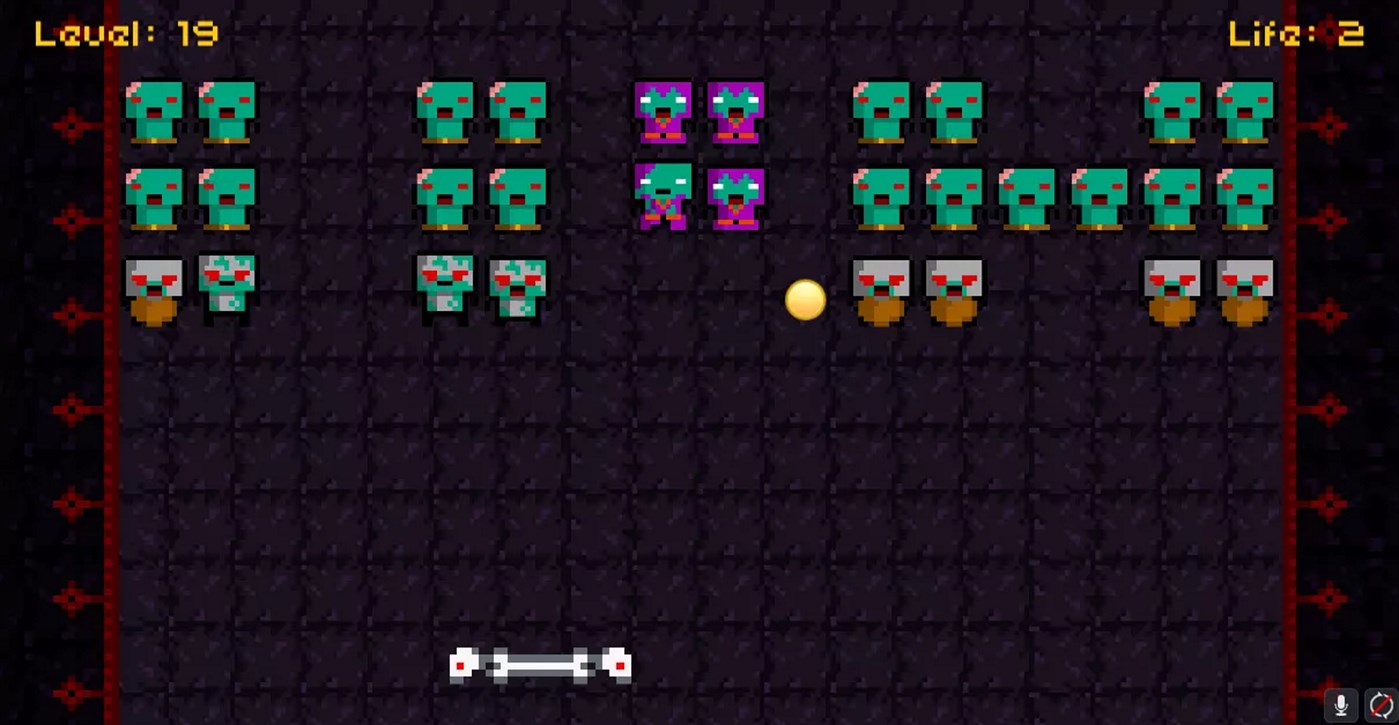The image size is (1399, 725).
Task: Click the microphone icon in the corner
Action: coord(1343,703)
